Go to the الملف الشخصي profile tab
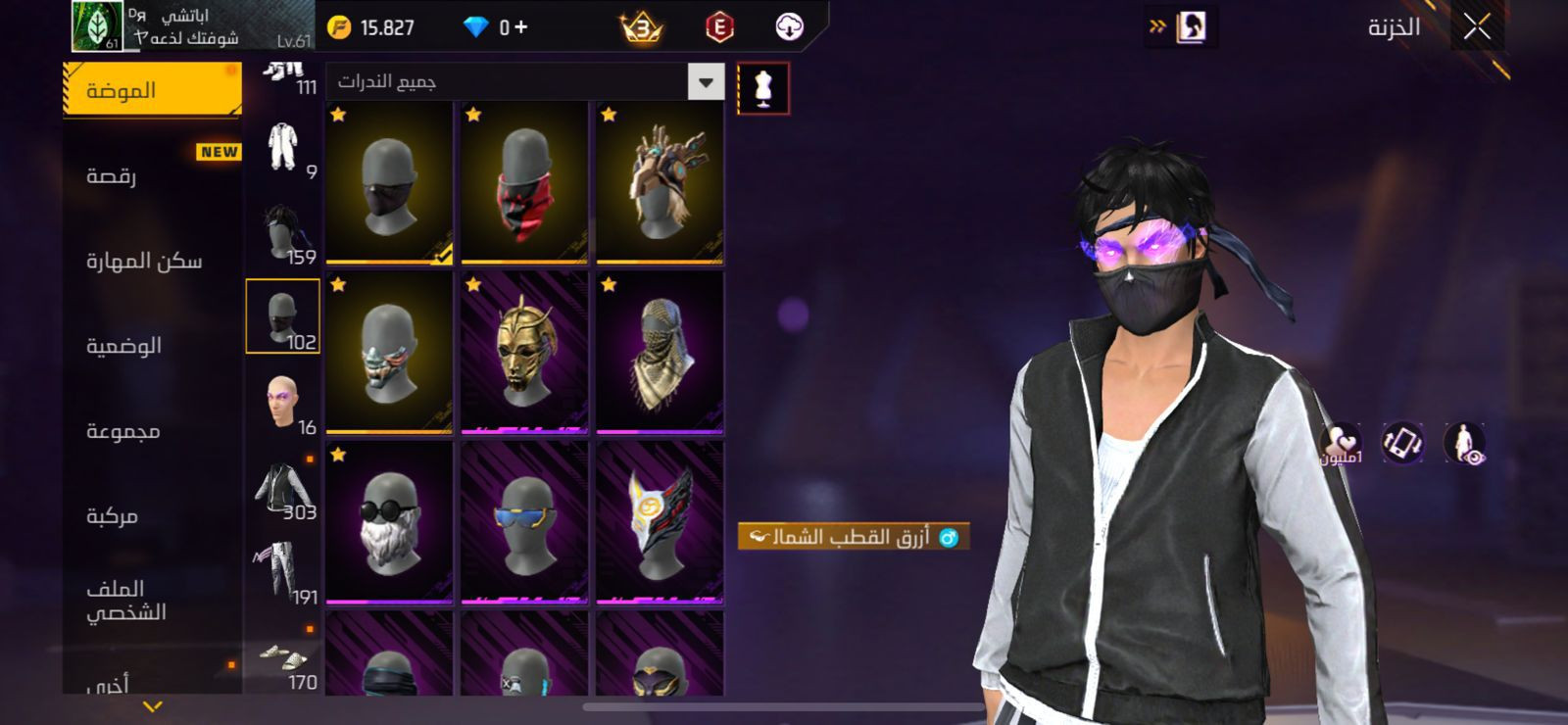This screenshot has width=1568, height=725. [125, 600]
